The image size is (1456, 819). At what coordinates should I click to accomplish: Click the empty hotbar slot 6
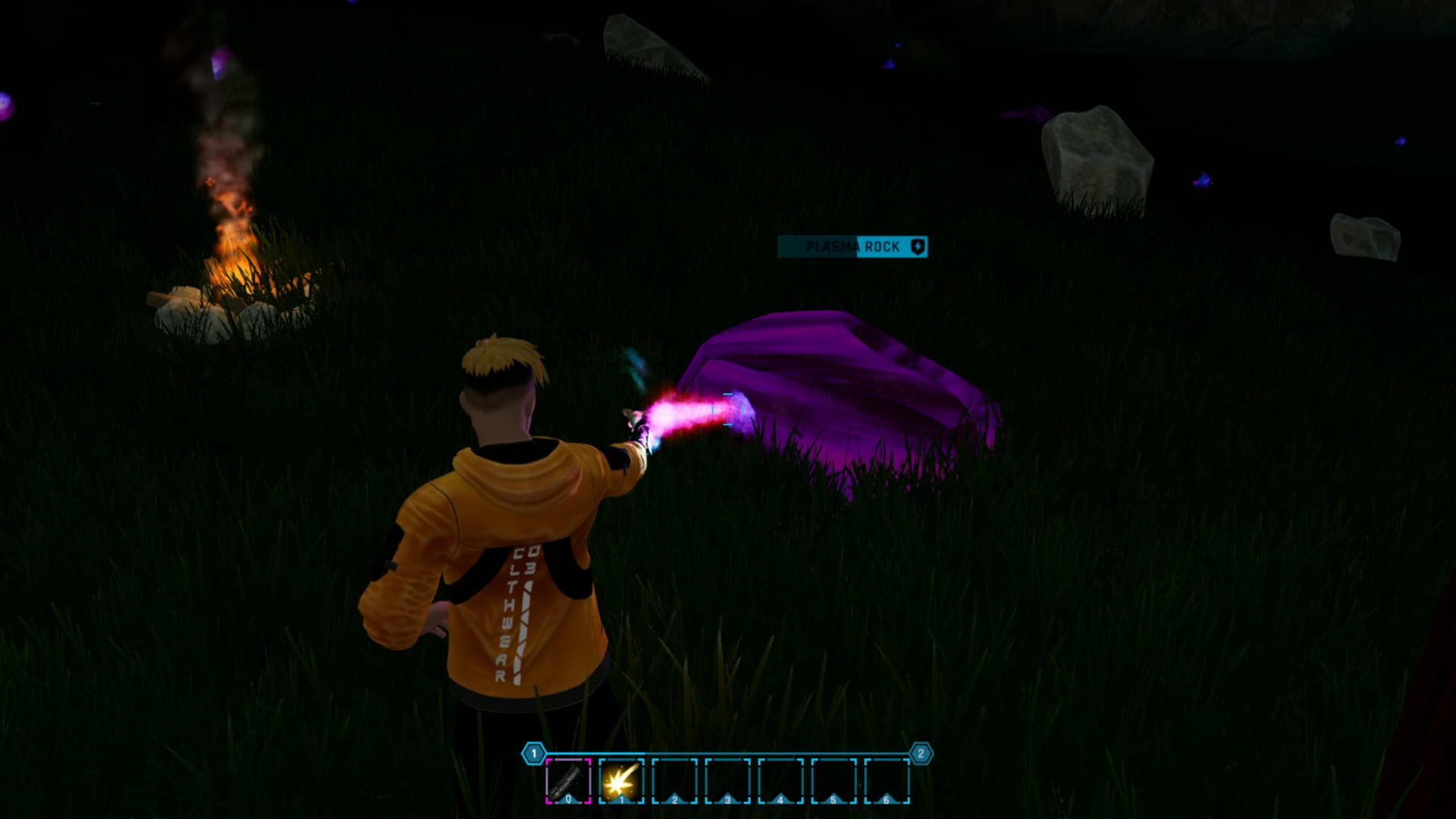point(887,783)
